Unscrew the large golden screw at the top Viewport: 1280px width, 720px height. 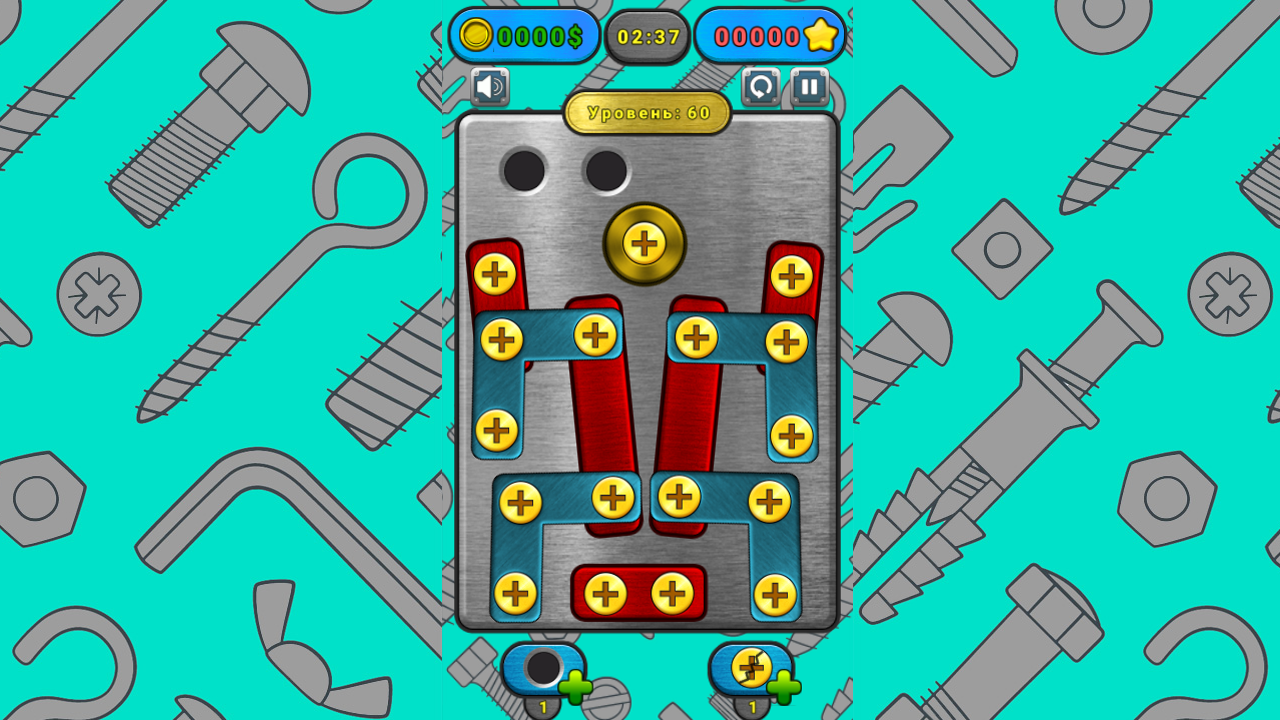coord(645,243)
